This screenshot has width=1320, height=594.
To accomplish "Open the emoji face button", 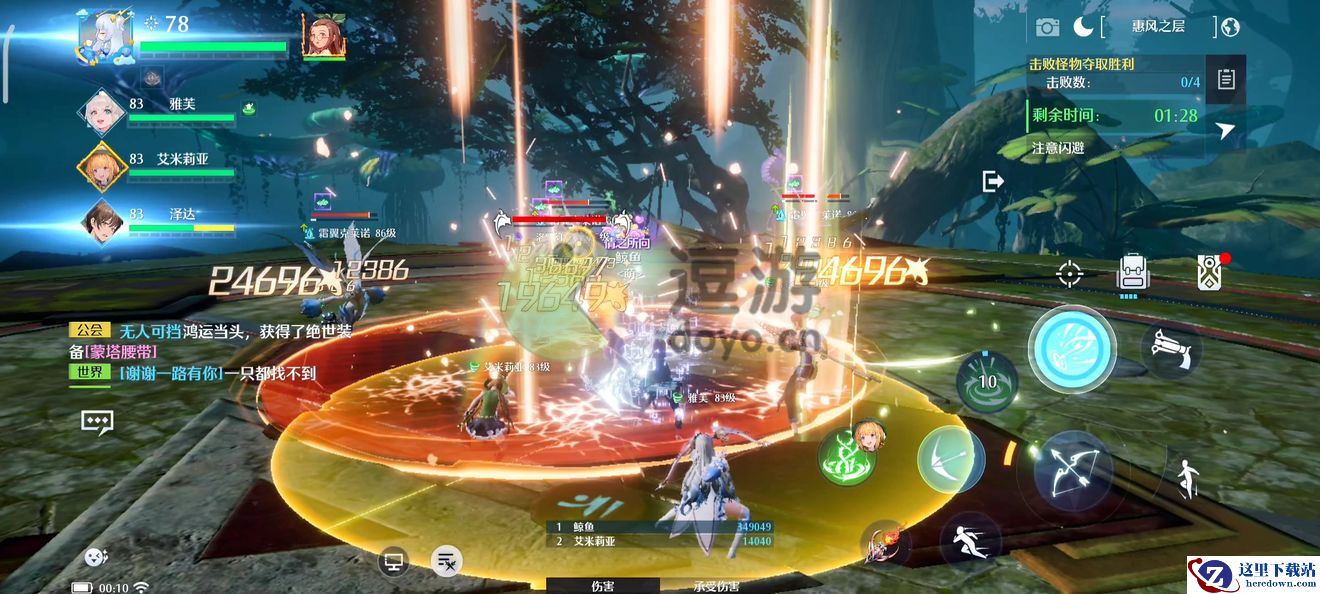I will (x=96, y=558).
